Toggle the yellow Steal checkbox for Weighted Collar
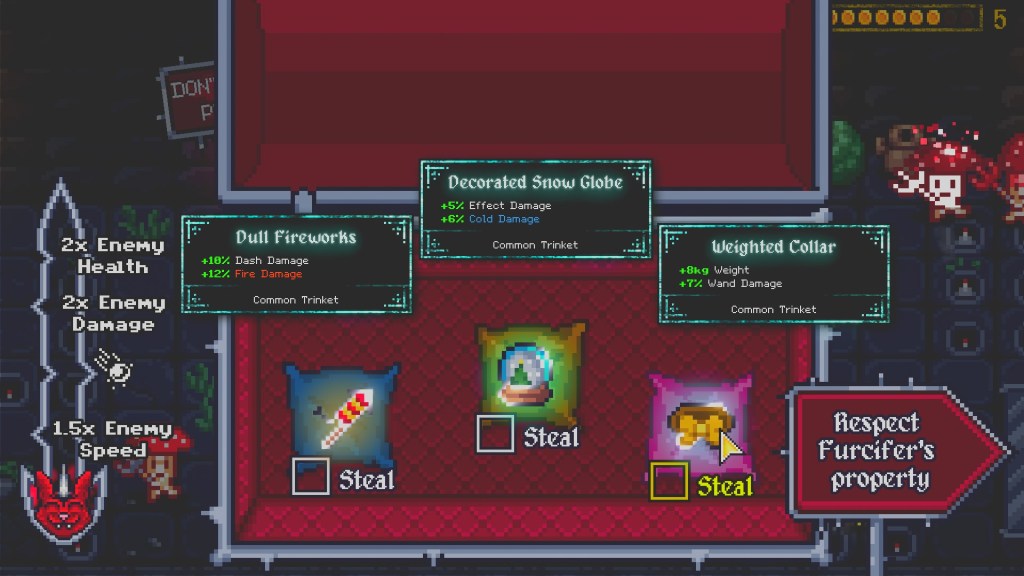Image resolution: width=1024 pixels, height=576 pixels. click(669, 482)
